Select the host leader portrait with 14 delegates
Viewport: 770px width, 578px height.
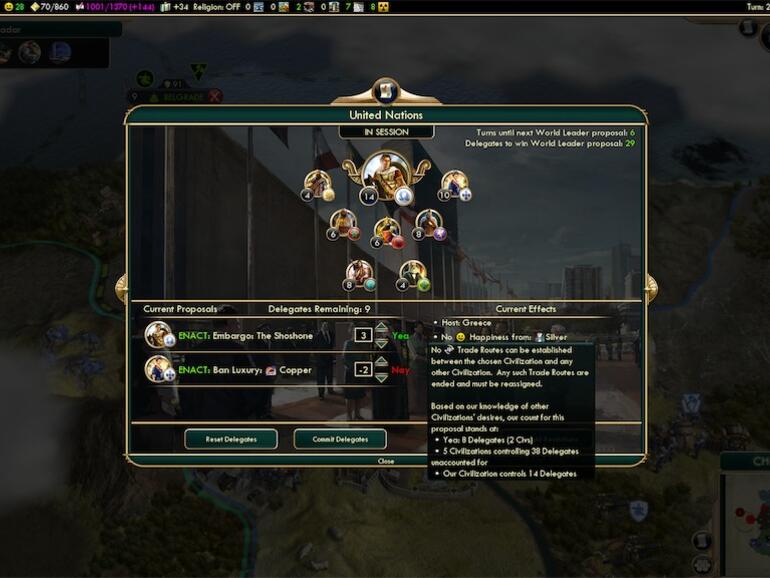point(384,174)
